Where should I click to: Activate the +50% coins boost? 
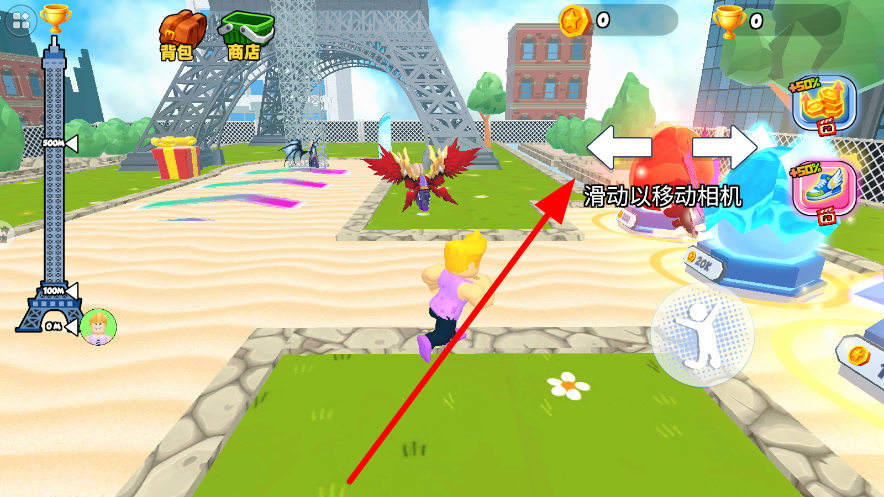pos(824,105)
